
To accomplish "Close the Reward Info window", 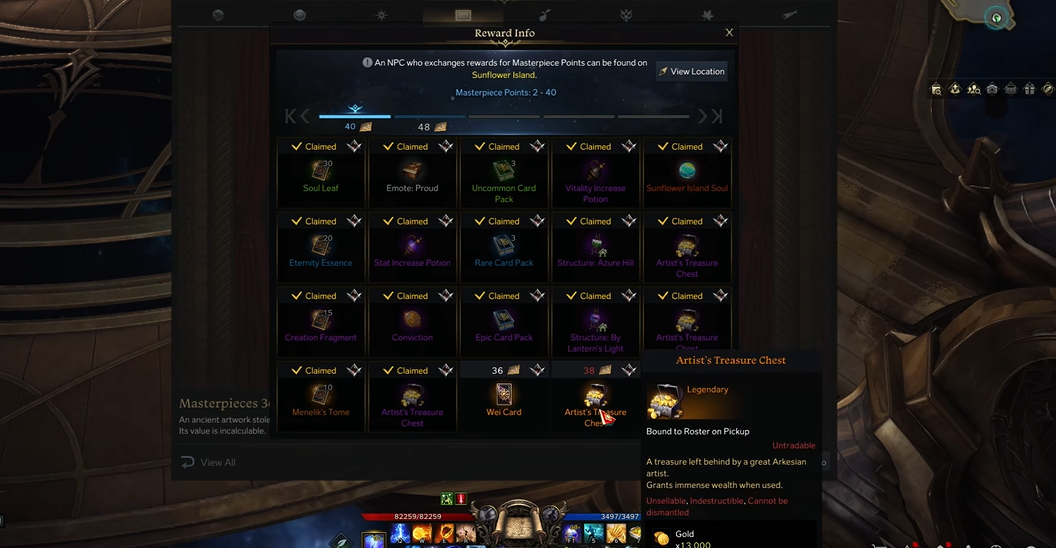I will point(729,33).
